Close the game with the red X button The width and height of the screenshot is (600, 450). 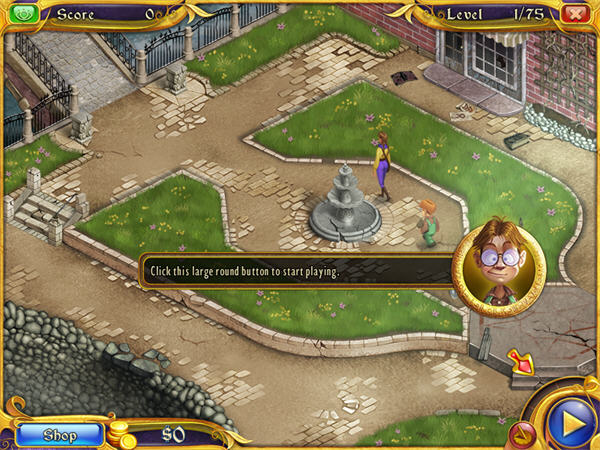574,14
